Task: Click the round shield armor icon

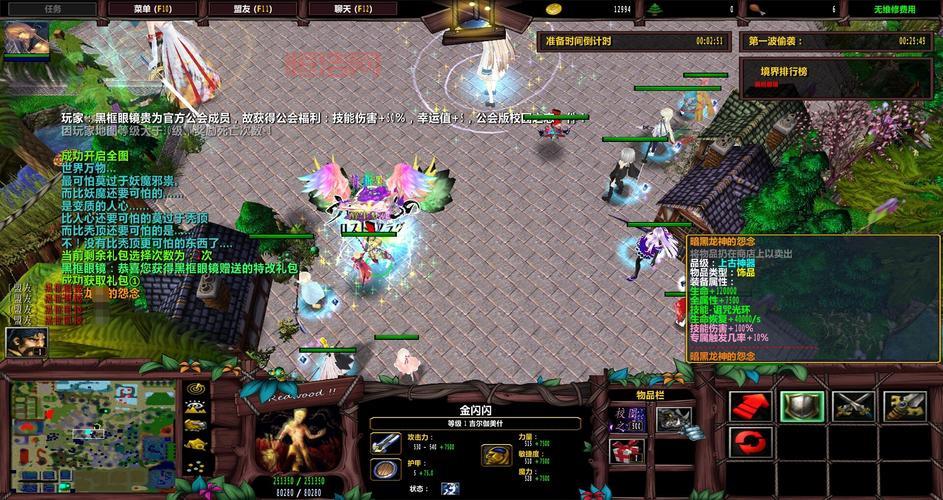Action: pos(384,469)
